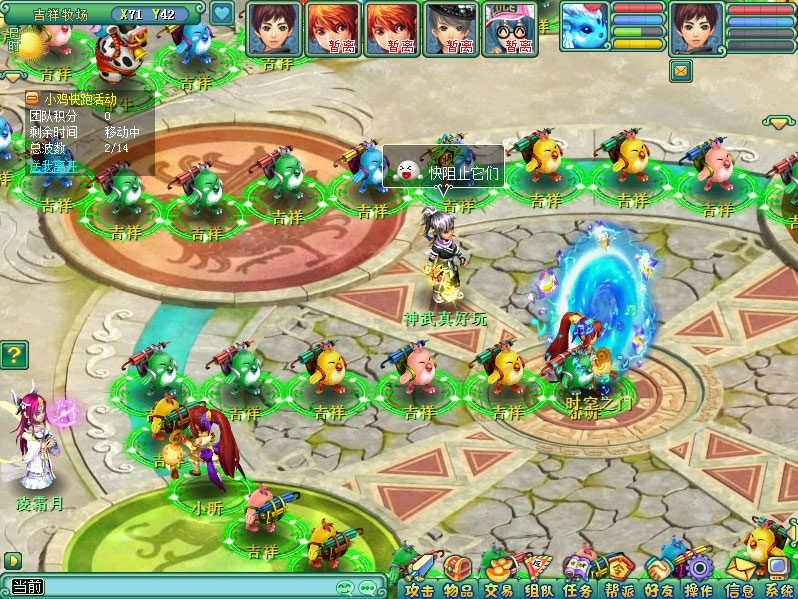Viewport: 798px width, 599px height.
Task: Click the 送我离开 leave link
Action: click(52, 165)
